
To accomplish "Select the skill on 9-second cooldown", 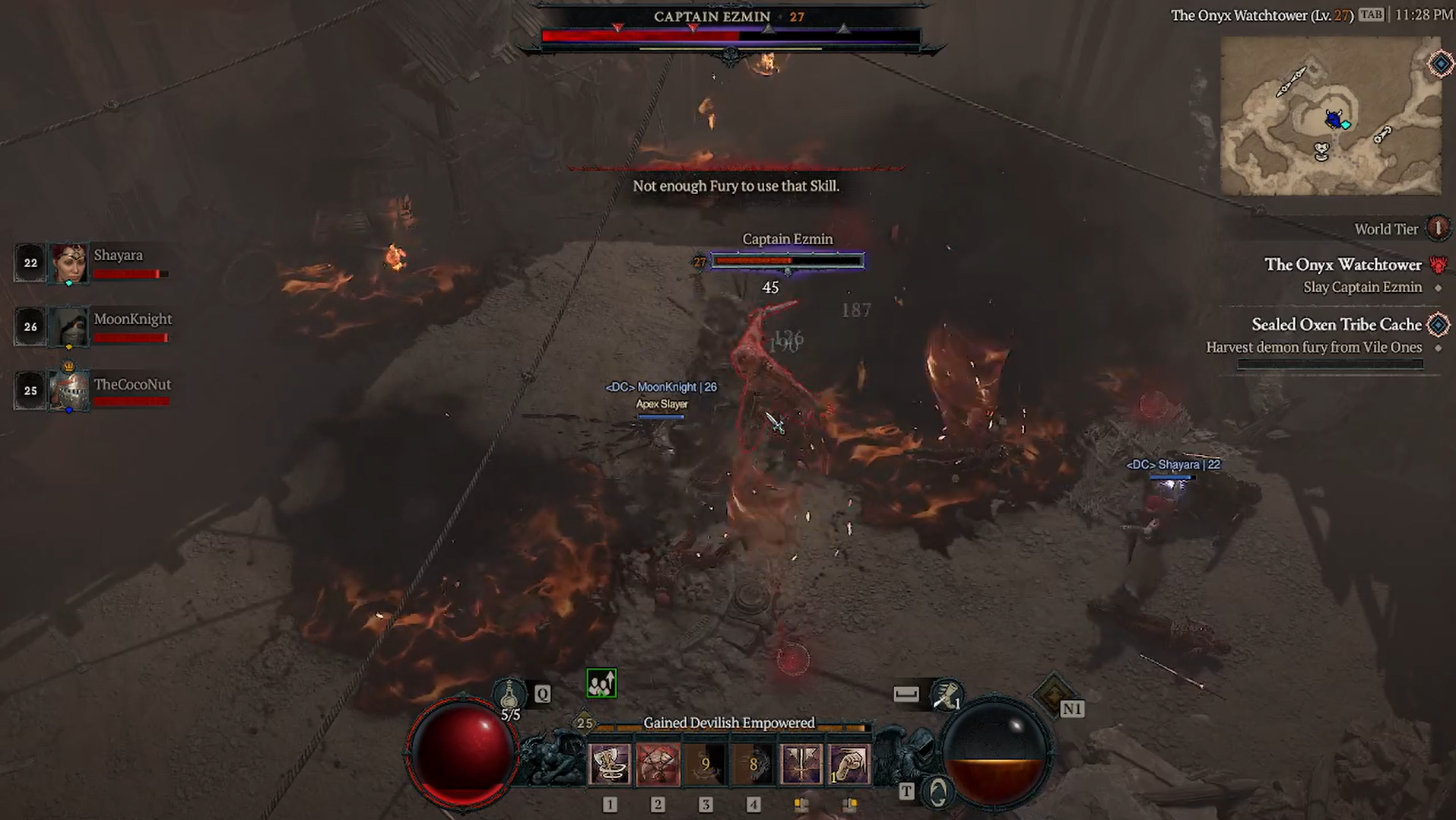I will tap(706, 764).
